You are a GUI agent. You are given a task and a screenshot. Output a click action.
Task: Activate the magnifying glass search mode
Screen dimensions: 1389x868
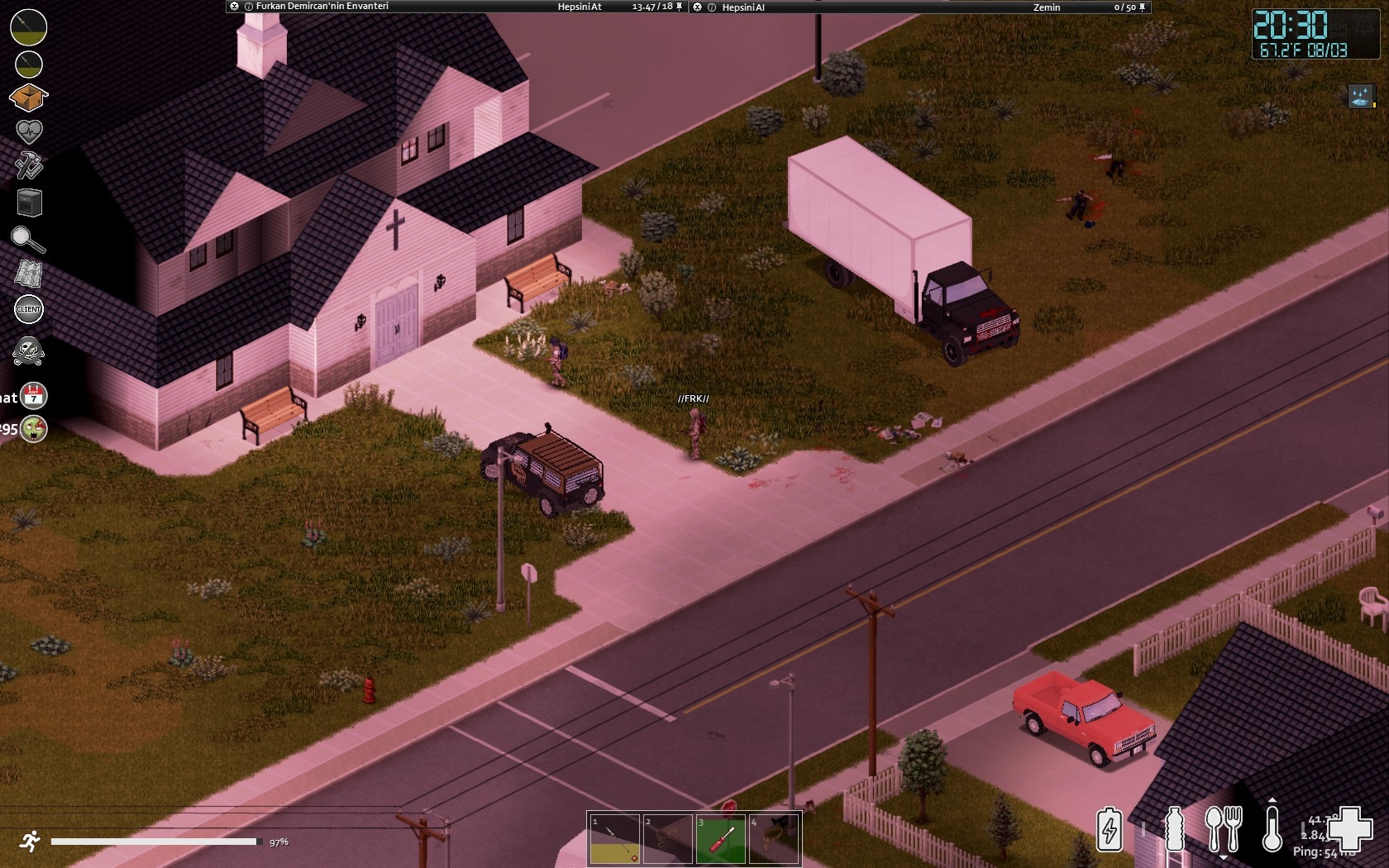(x=28, y=240)
